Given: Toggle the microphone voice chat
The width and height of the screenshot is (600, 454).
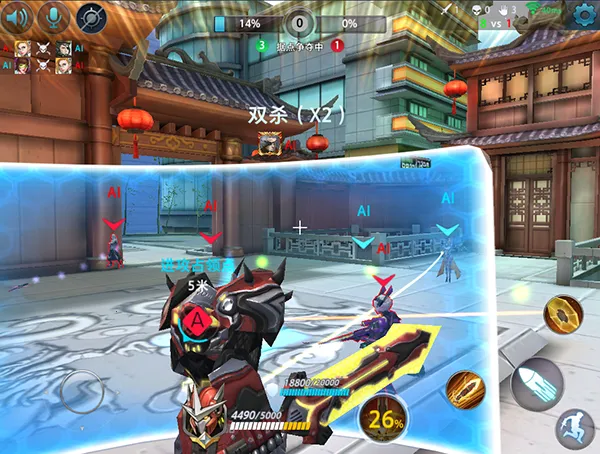Looking at the screenshot, I should click(x=53, y=16).
